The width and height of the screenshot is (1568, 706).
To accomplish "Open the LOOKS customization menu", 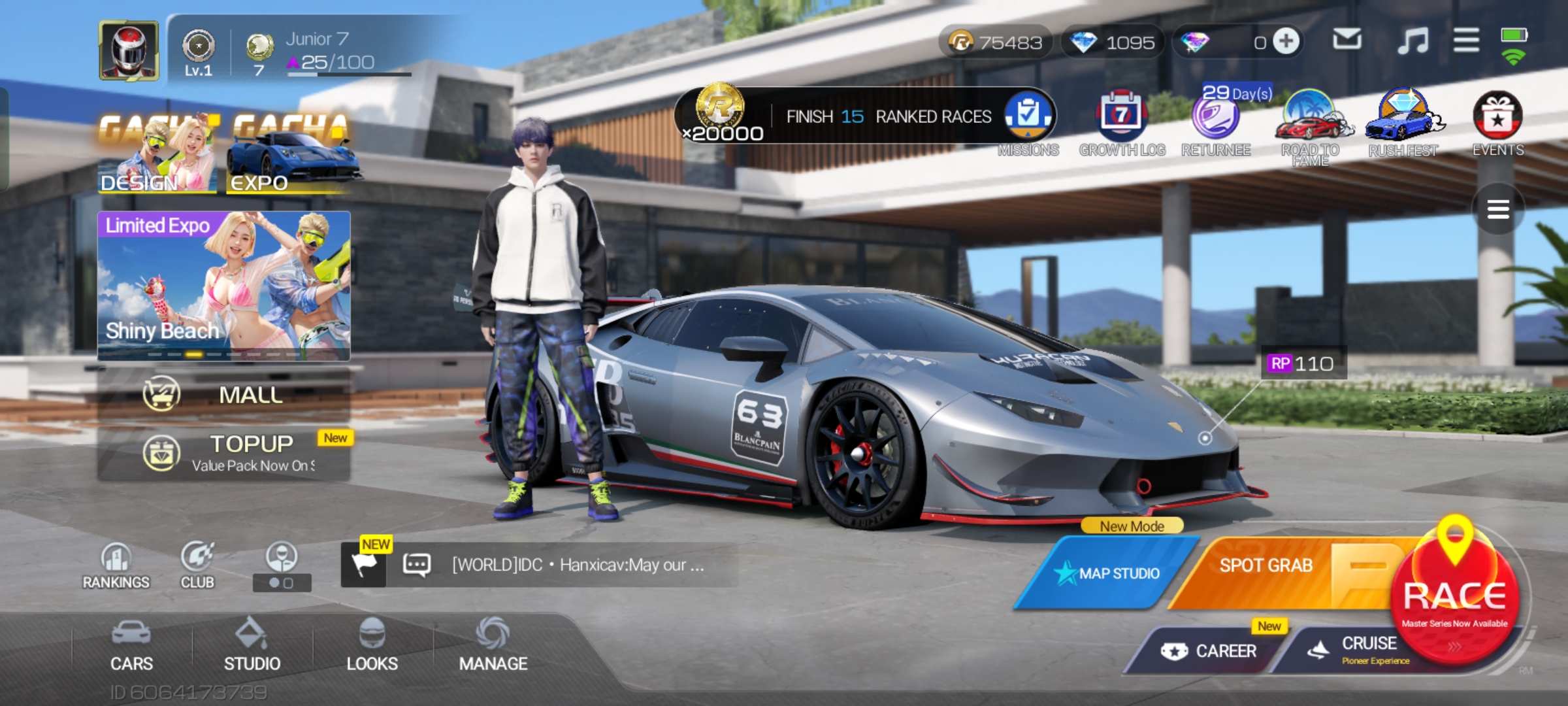I will click(x=372, y=646).
